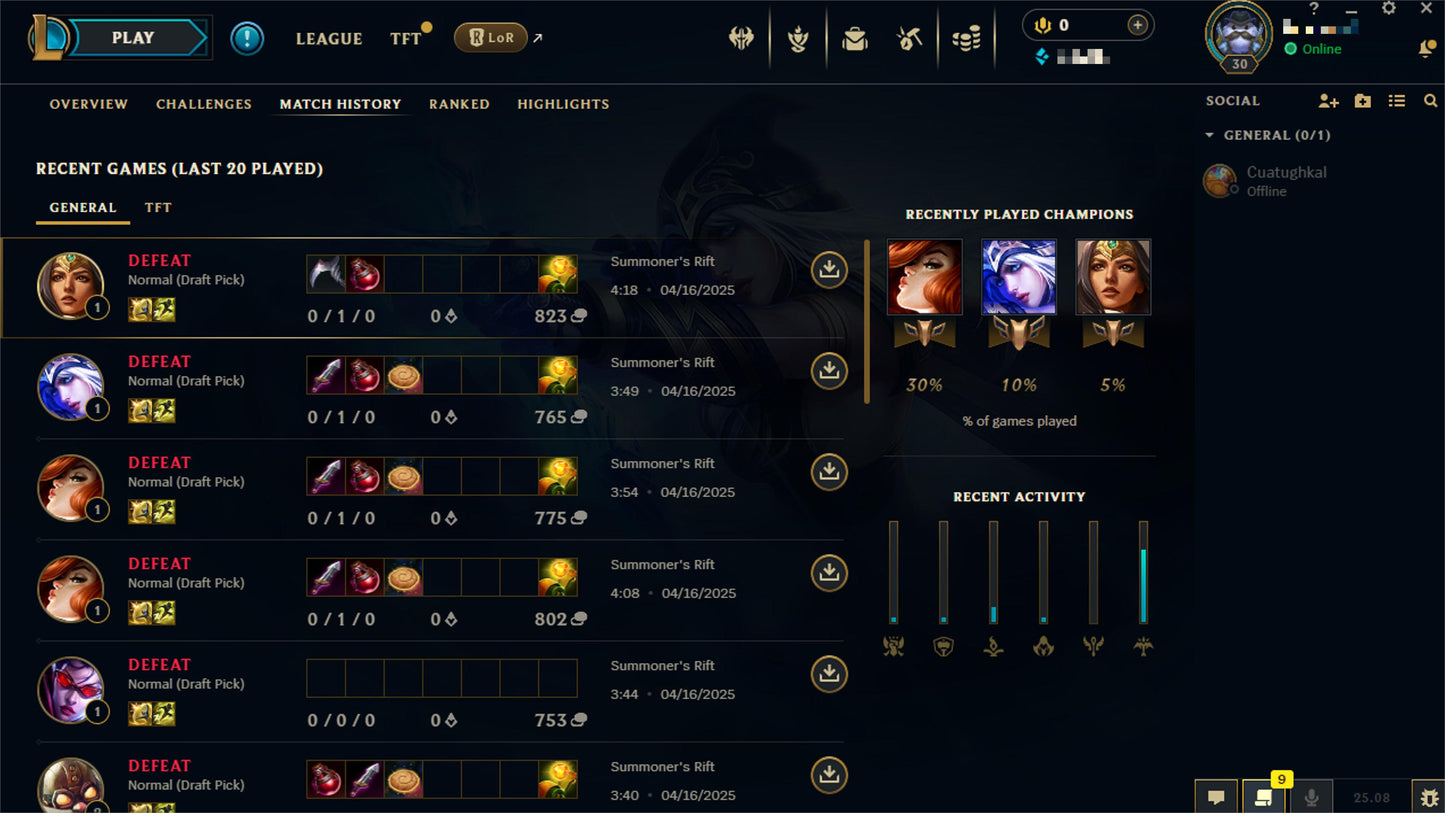The width and height of the screenshot is (1445, 813).
Task: Open the patch notes journal with 9 notifications
Action: (x=1263, y=797)
